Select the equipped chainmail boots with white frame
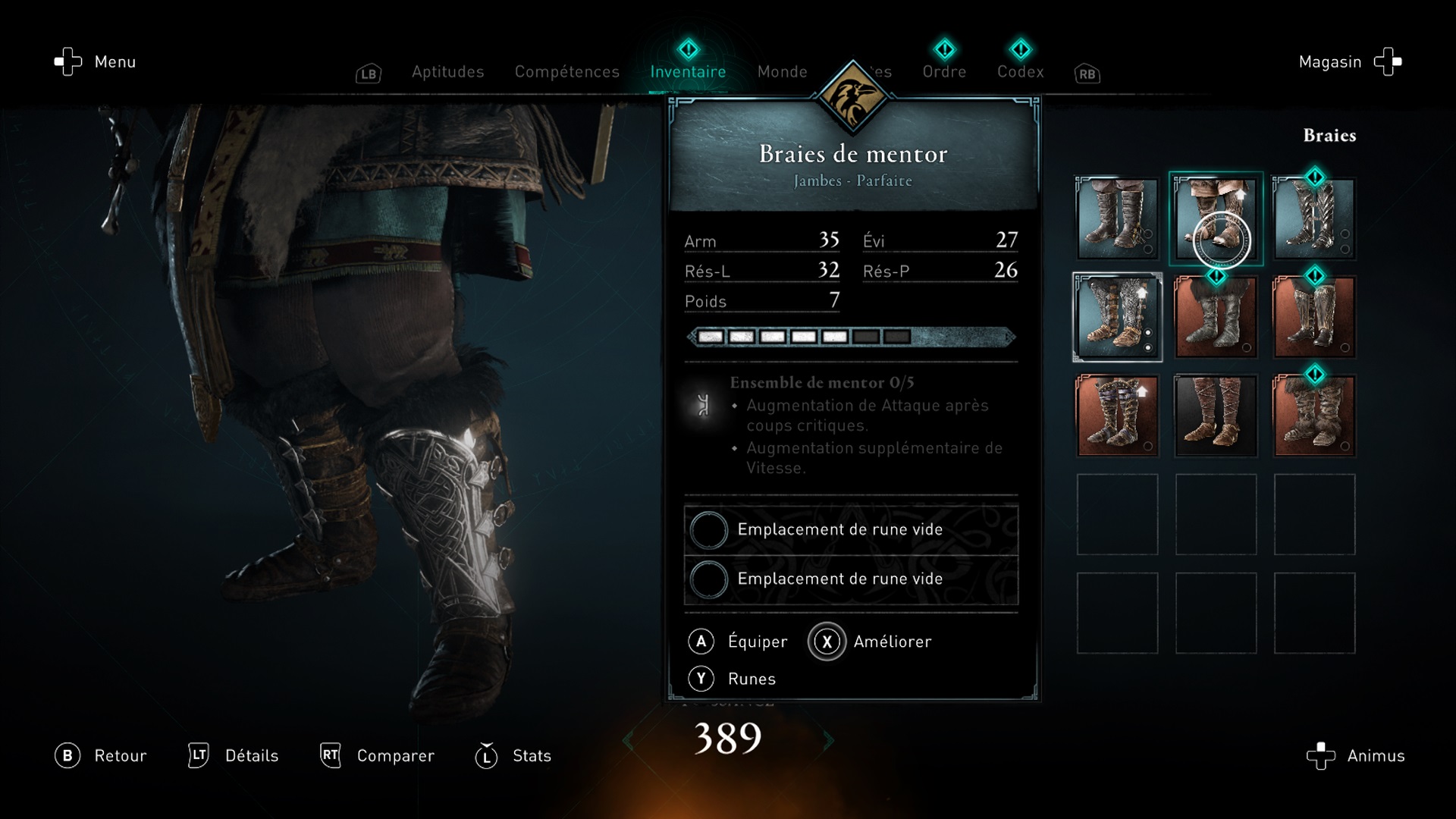 [x=1117, y=317]
